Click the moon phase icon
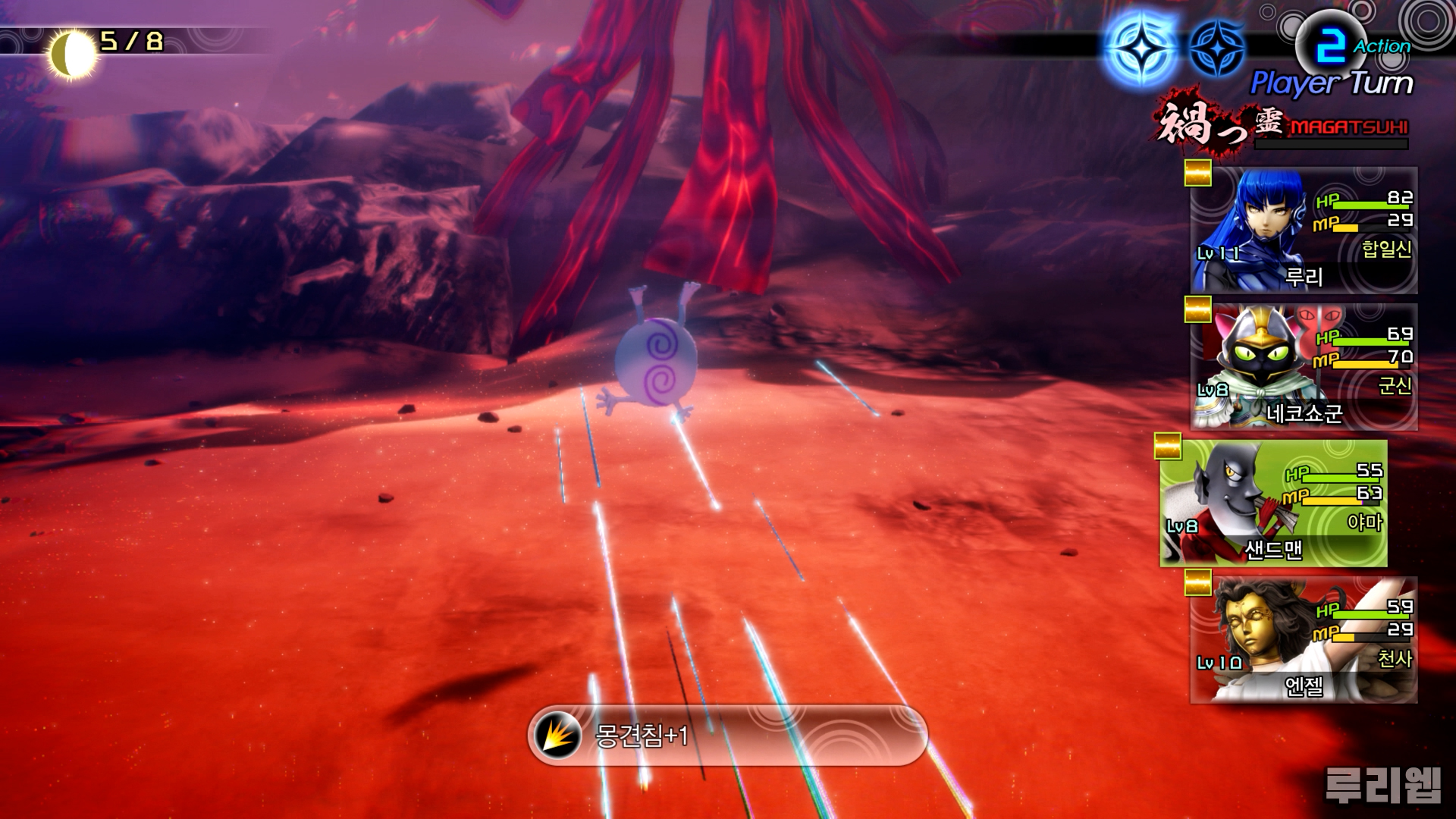Image resolution: width=1456 pixels, height=819 pixels. click(x=71, y=53)
